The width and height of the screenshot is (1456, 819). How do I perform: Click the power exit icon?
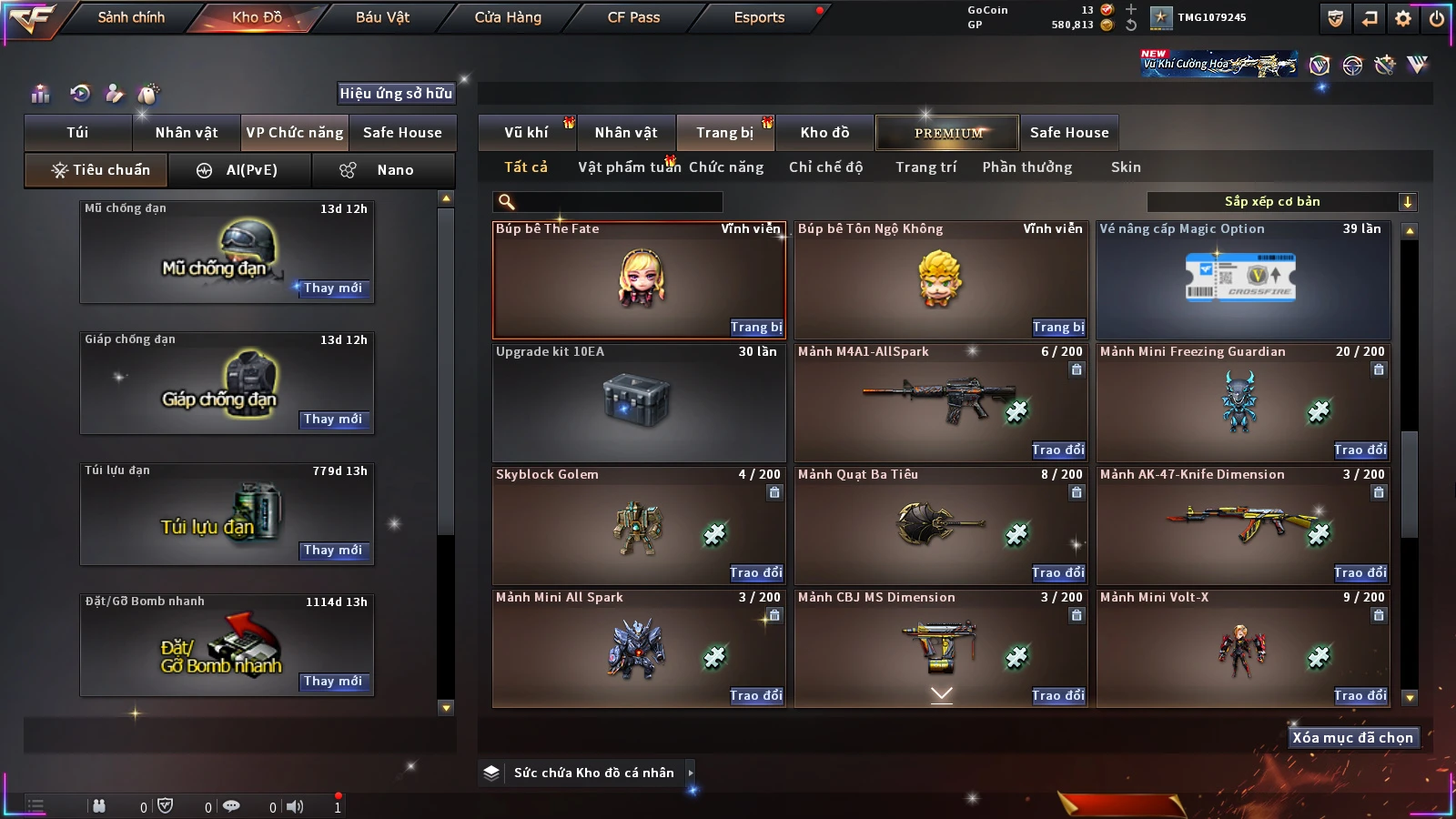pos(1437,18)
